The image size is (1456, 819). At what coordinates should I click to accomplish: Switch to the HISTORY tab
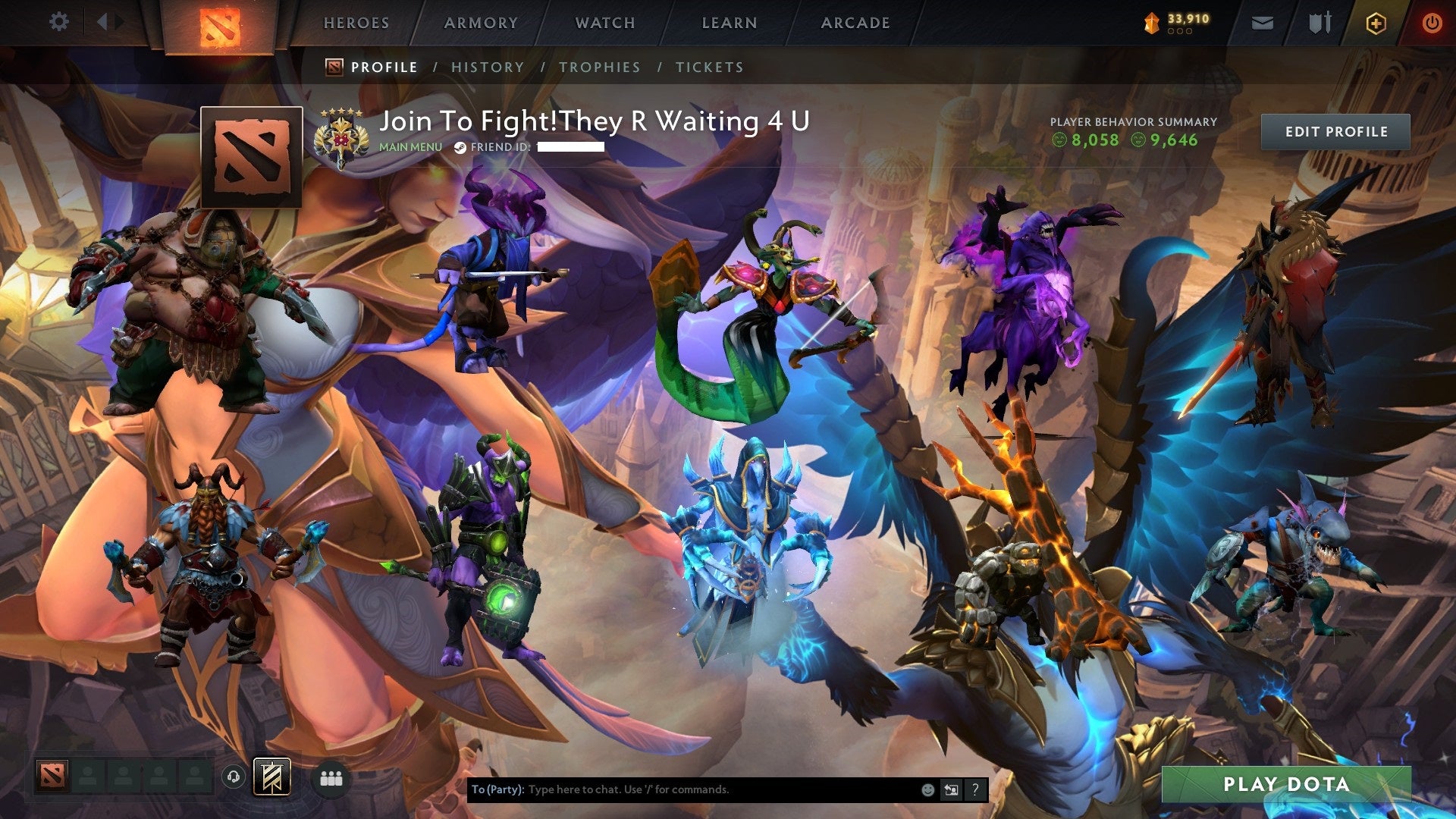coord(488,67)
